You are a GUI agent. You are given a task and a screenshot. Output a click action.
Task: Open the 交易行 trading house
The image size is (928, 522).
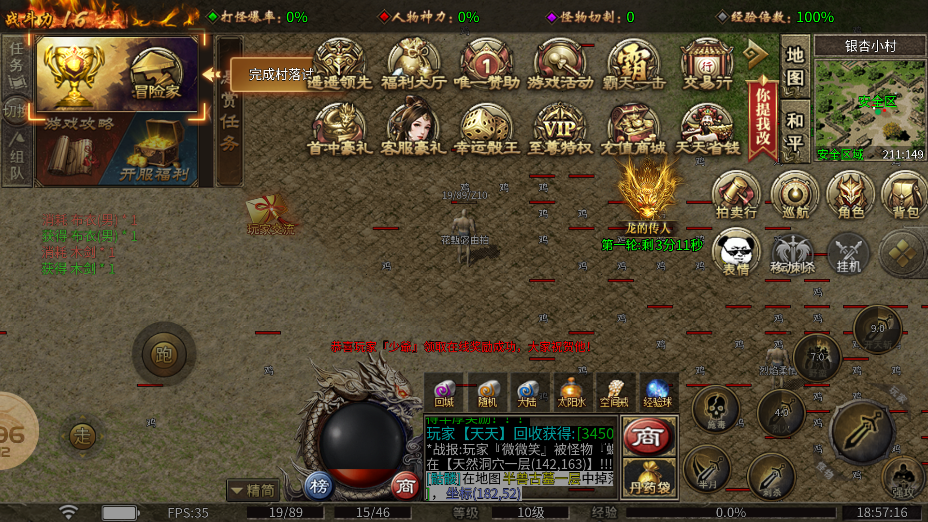coord(707,65)
